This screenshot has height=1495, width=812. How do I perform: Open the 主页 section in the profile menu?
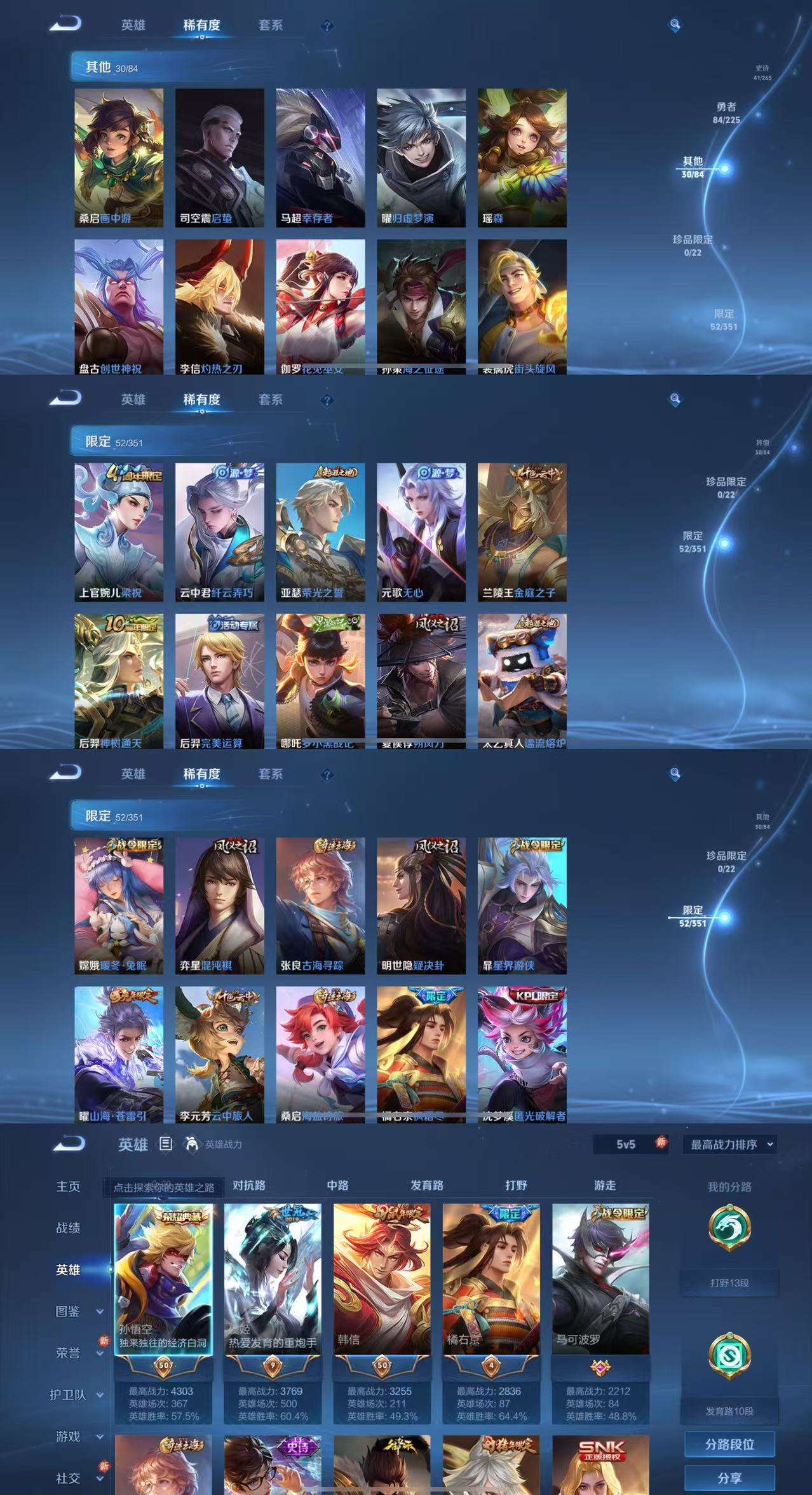pyautogui.click(x=68, y=1187)
